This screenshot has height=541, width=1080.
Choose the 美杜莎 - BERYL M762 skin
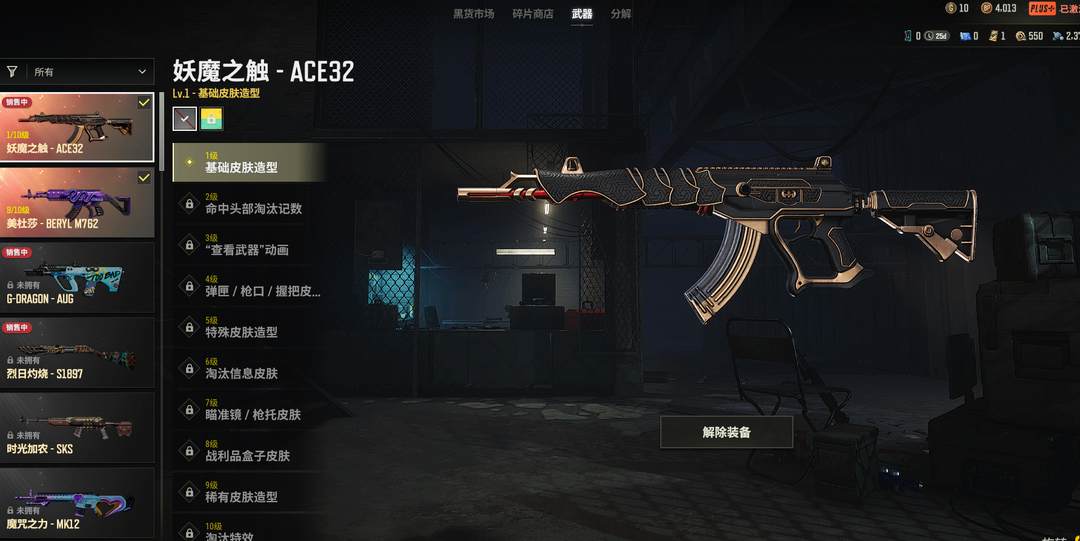tap(77, 203)
